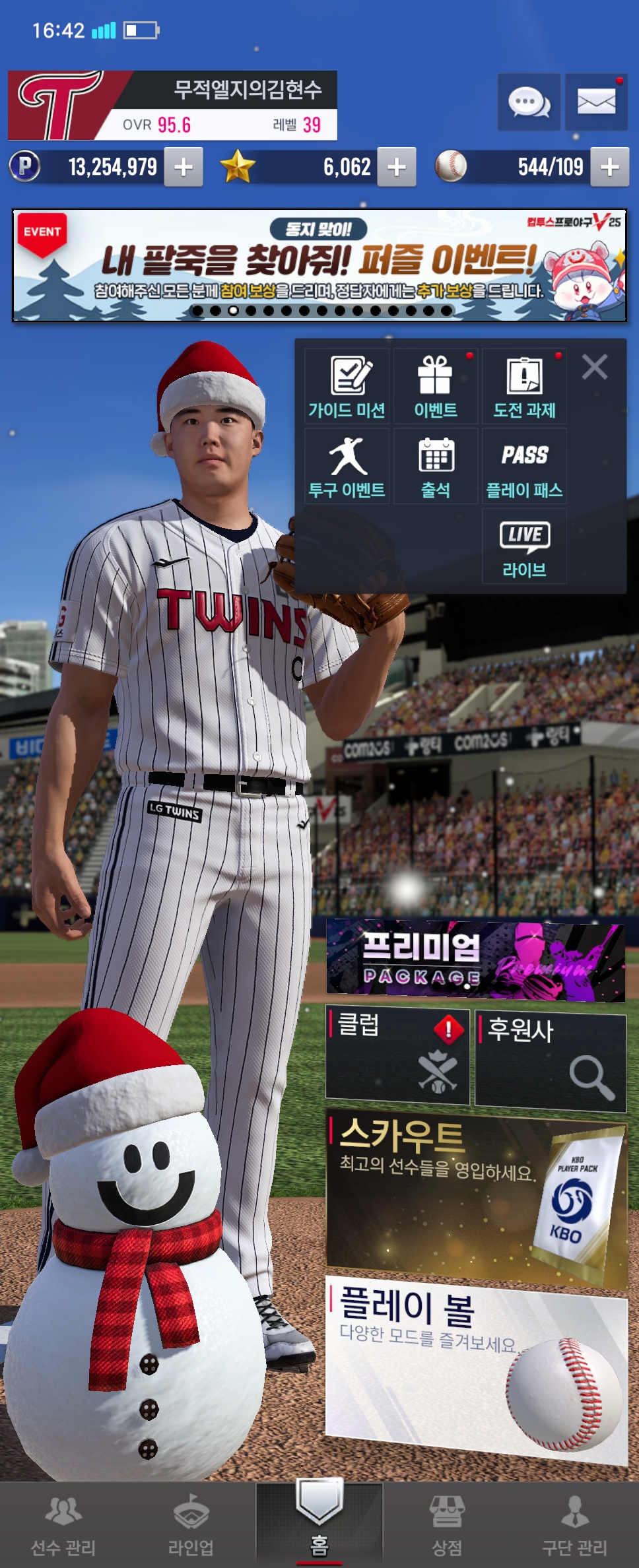This screenshot has width=639, height=1568.
Task: Open the 플레이 패스 play pass
Action: coord(525,467)
